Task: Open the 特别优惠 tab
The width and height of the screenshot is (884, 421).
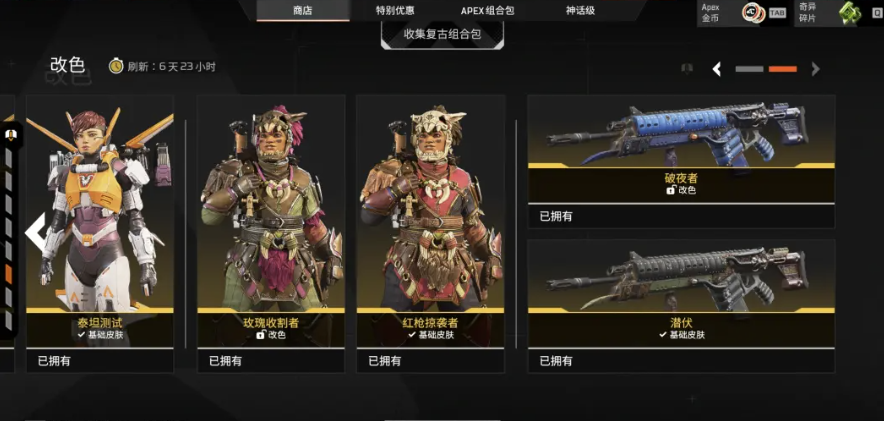Action: [395, 11]
